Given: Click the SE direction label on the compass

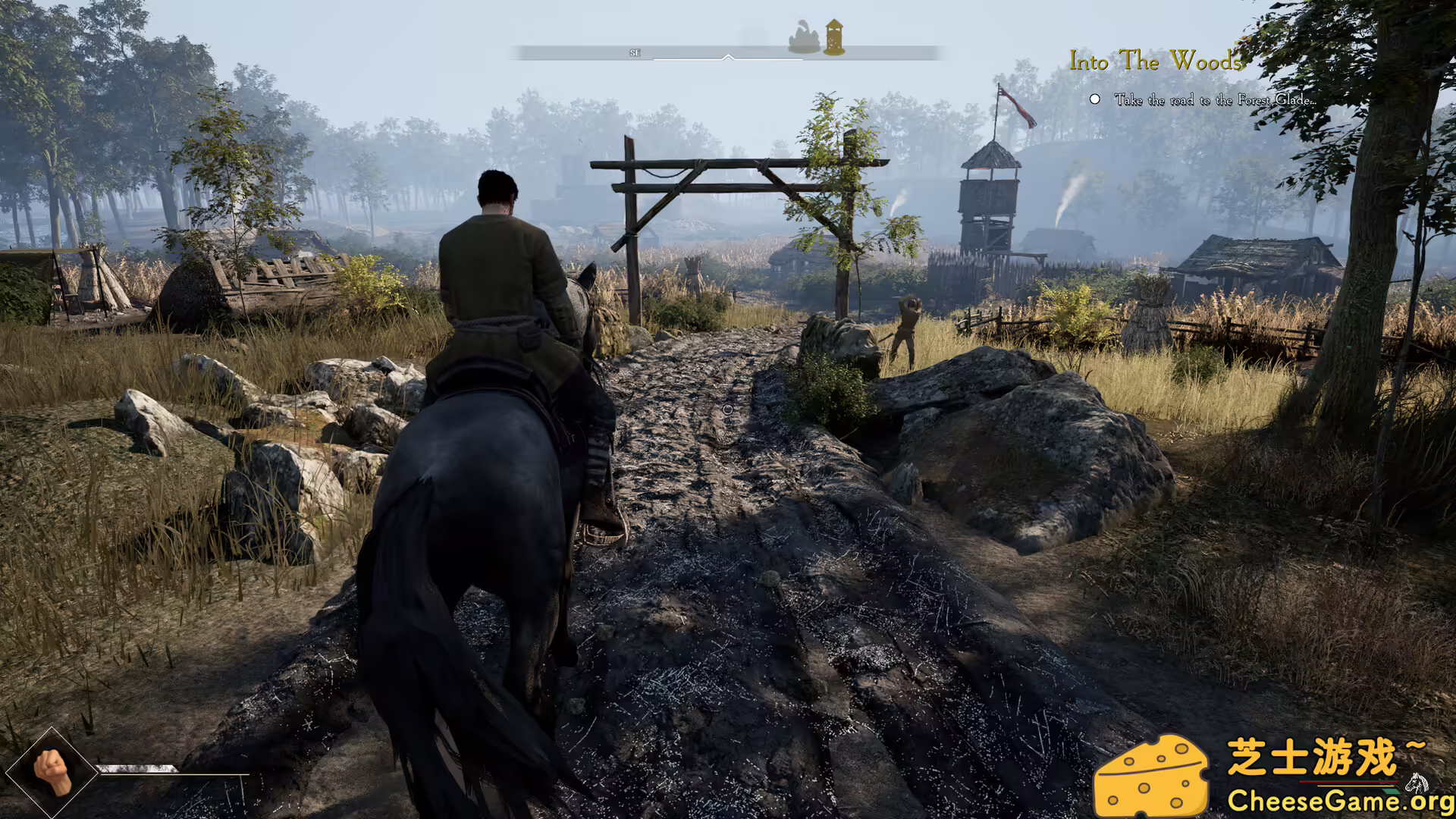Looking at the screenshot, I should 635,52.
